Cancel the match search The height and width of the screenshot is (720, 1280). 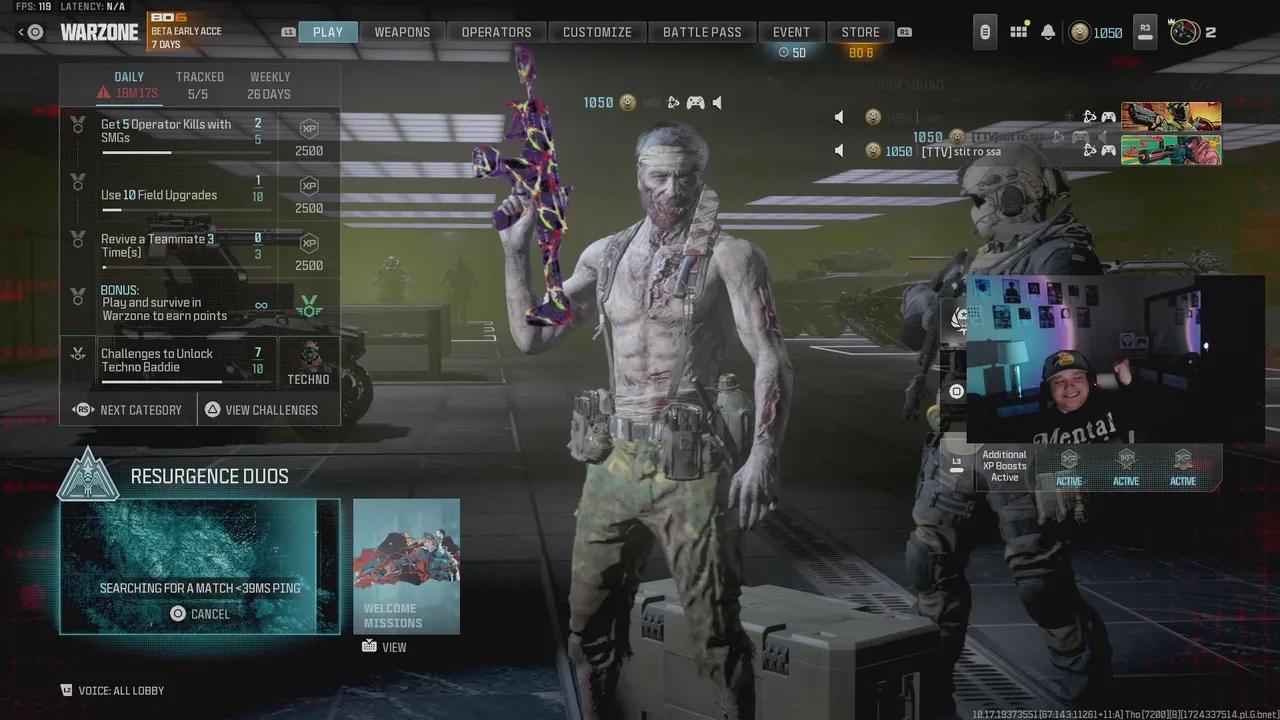coord(200,613)
